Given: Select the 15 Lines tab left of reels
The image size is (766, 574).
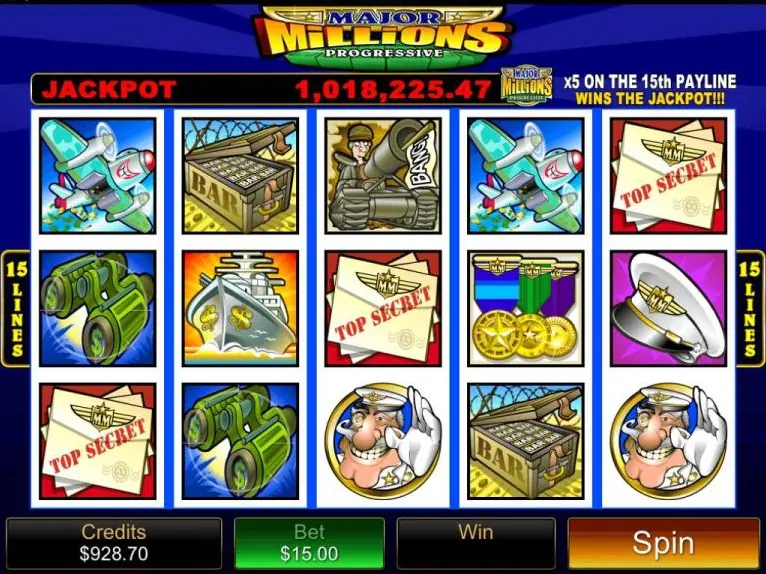Looking at the screenshot, I should coord(15,308).
